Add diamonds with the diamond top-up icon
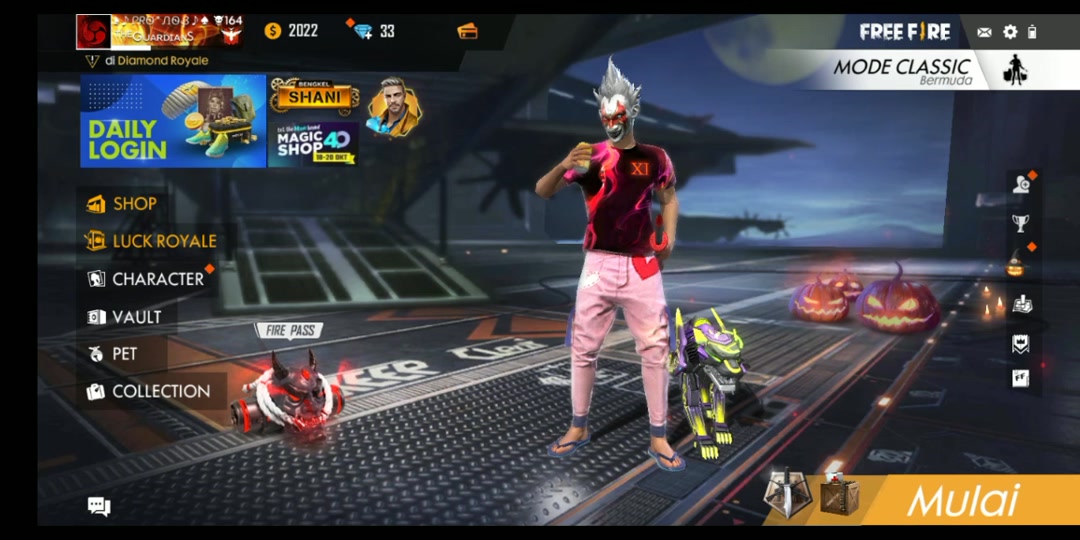The height and width of the screenshot is (540, 1080). [x=364, y=31]
